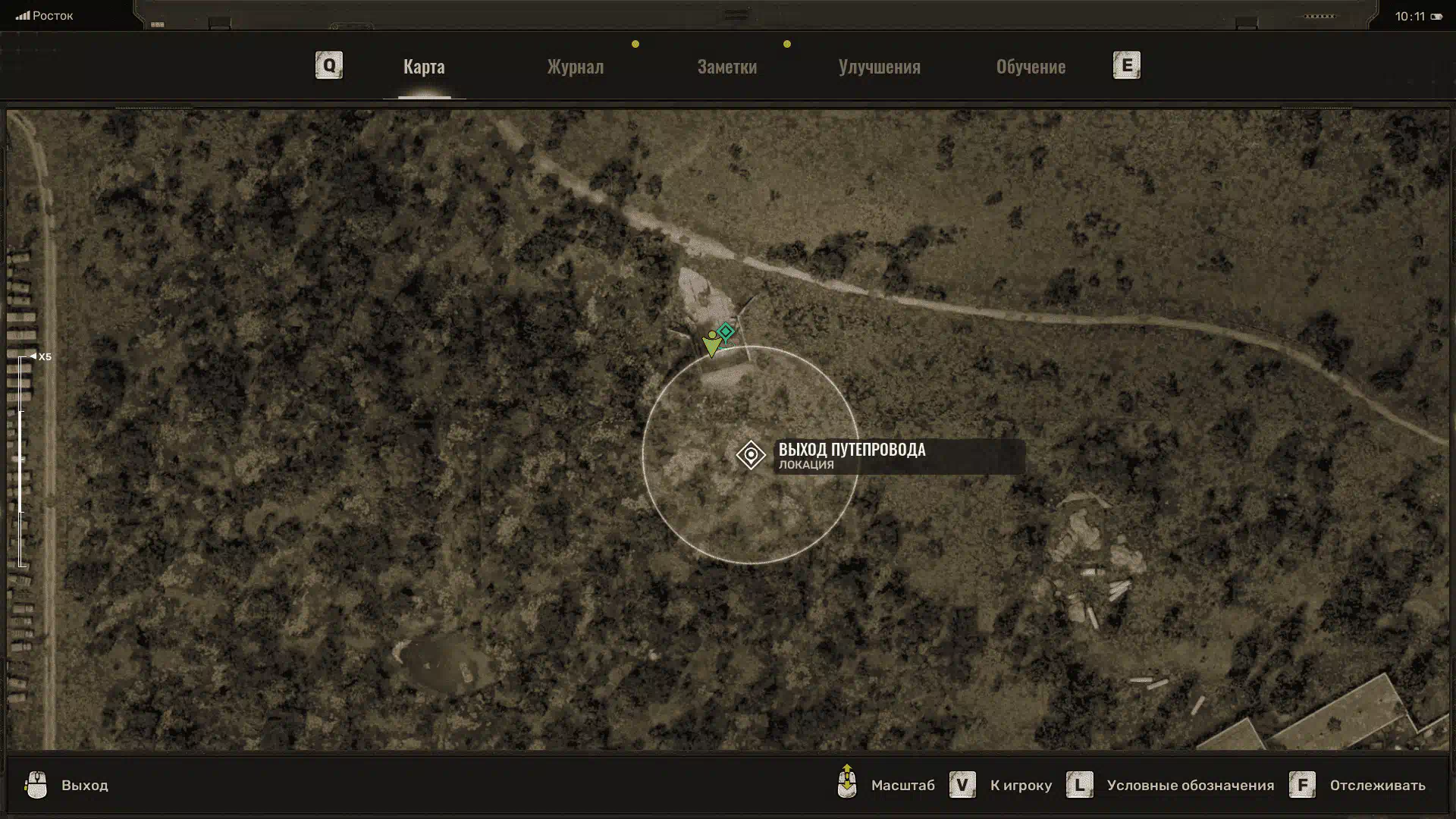The width and height of the screenshot is (1456, 819).
Task: Center map with К игроку
Action: 1020,786
